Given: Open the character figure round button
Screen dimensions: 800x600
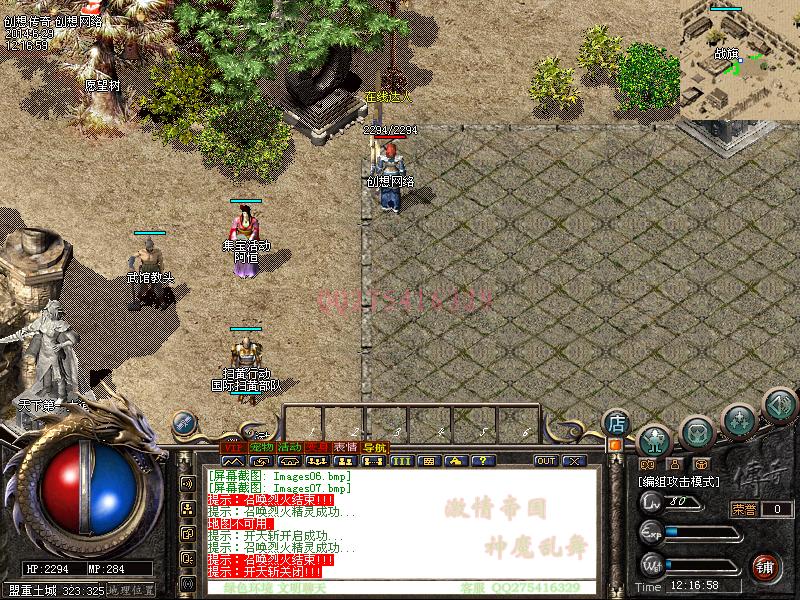Looking at the screenshot, I should [655, 438].
